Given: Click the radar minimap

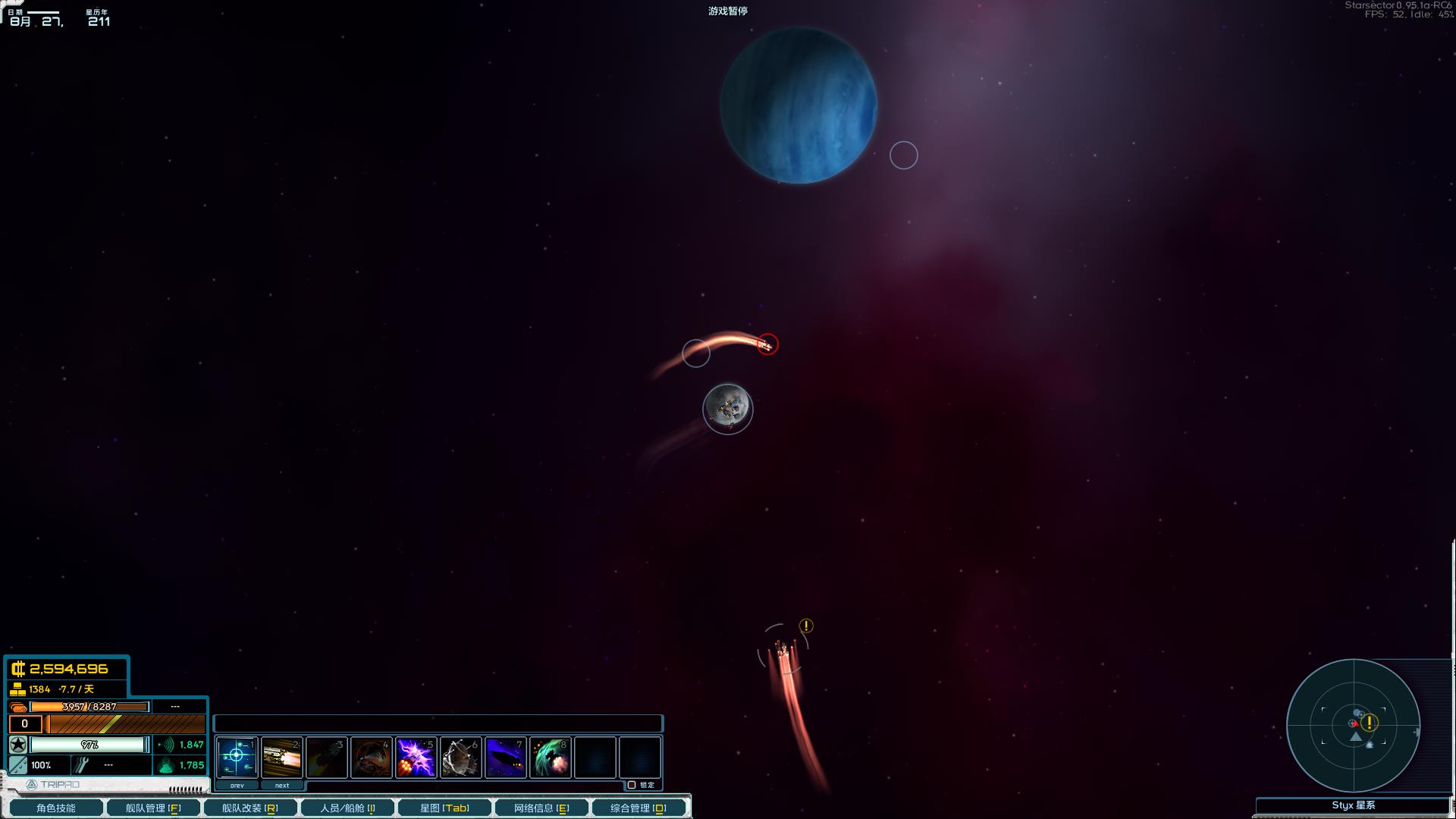Looking at the screenshot, I should [x=1353, y=726].
